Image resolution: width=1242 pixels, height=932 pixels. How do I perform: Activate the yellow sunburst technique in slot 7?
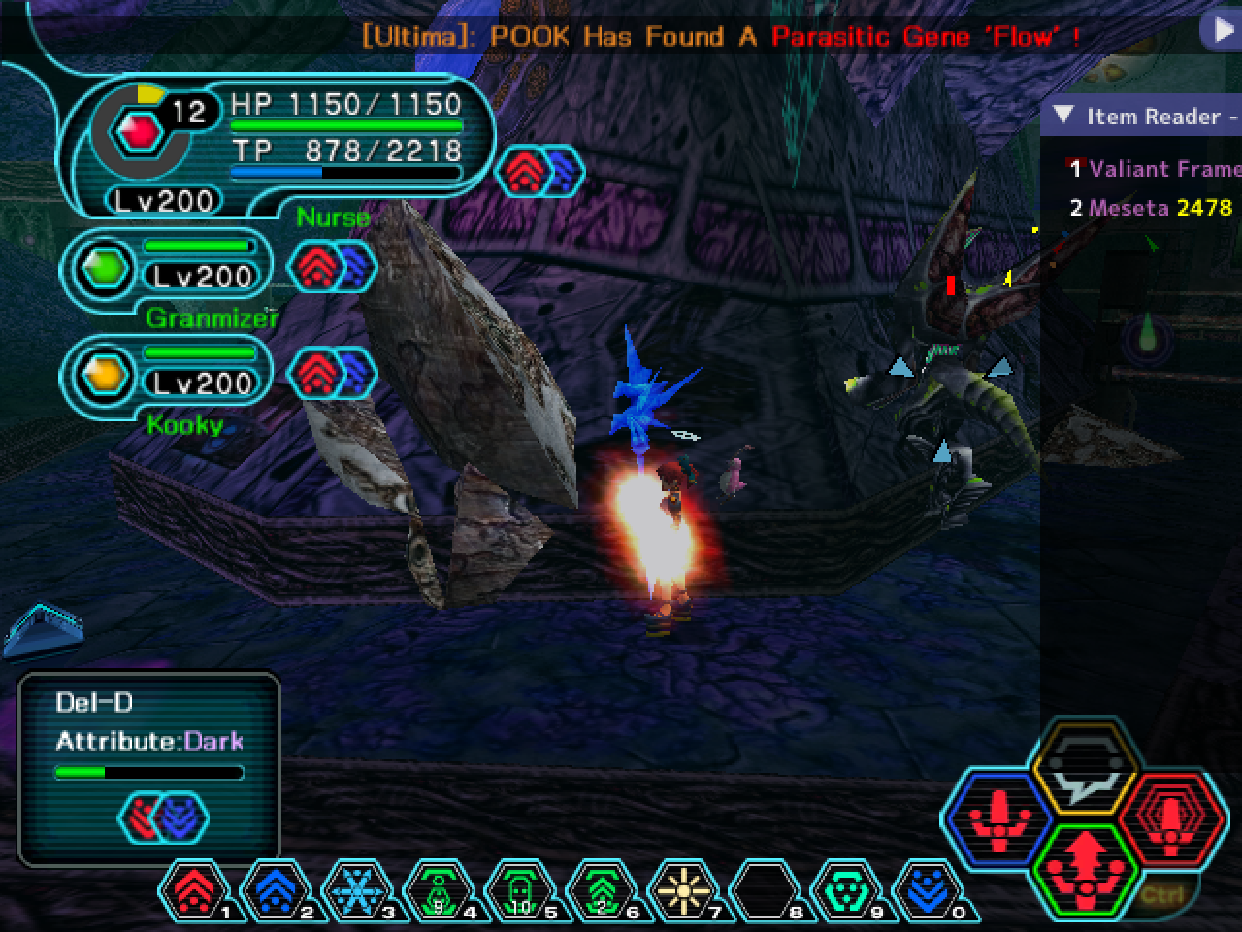click(x=684, y=889)
